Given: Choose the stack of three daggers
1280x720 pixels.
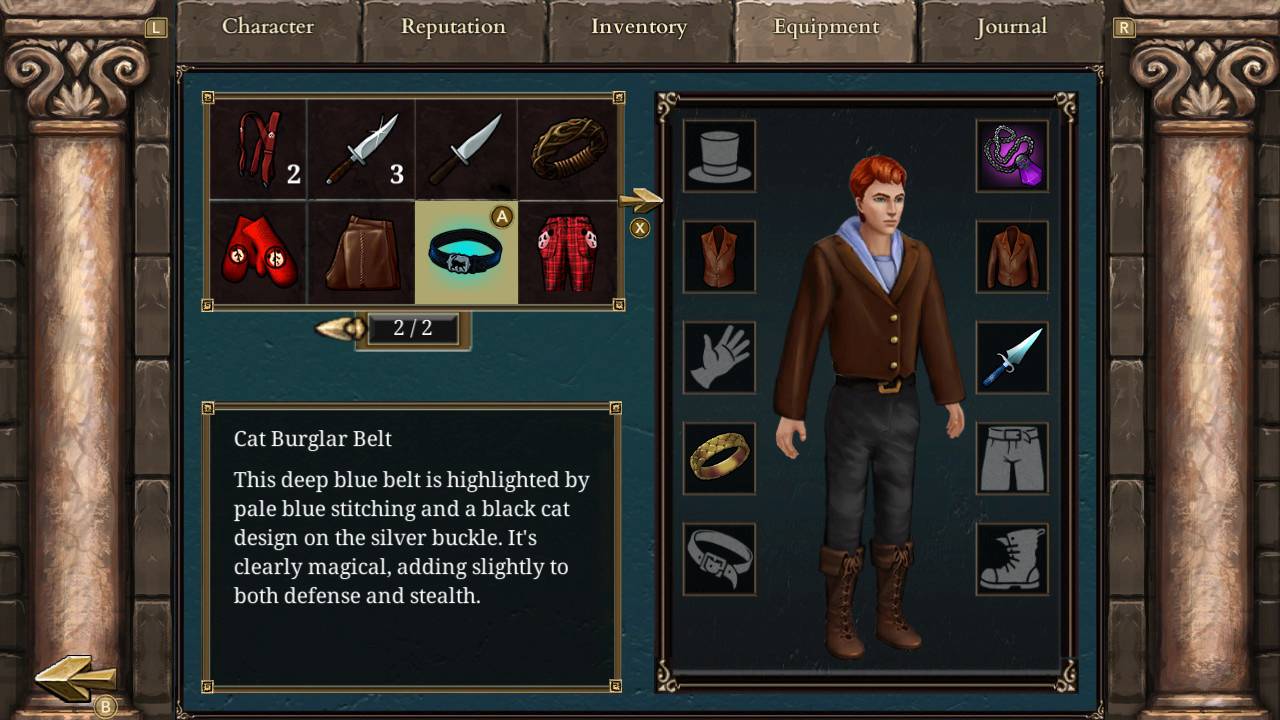Looking at the screenshot, I should point(363,149).
